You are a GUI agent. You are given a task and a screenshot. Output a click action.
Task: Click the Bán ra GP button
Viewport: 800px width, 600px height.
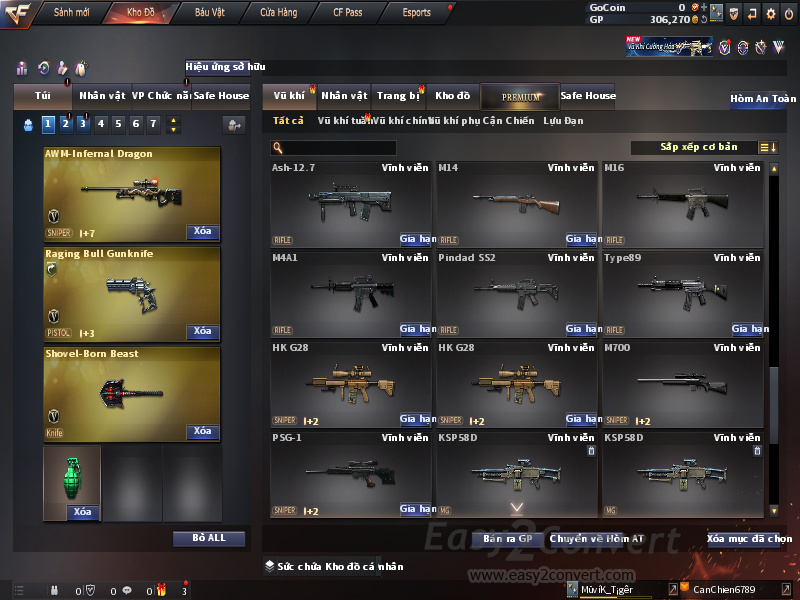pos(507,539)
